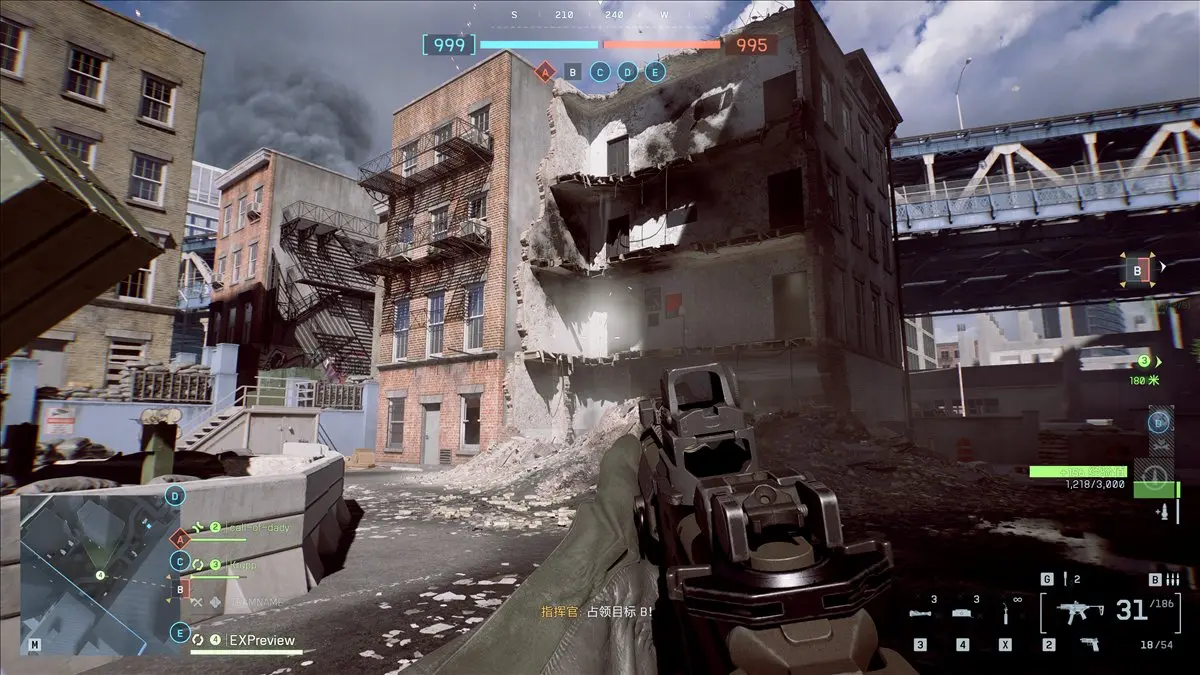The image size is (1200, 675).
Task: Select the grenade count icon
Action: tap(1065, 579)
